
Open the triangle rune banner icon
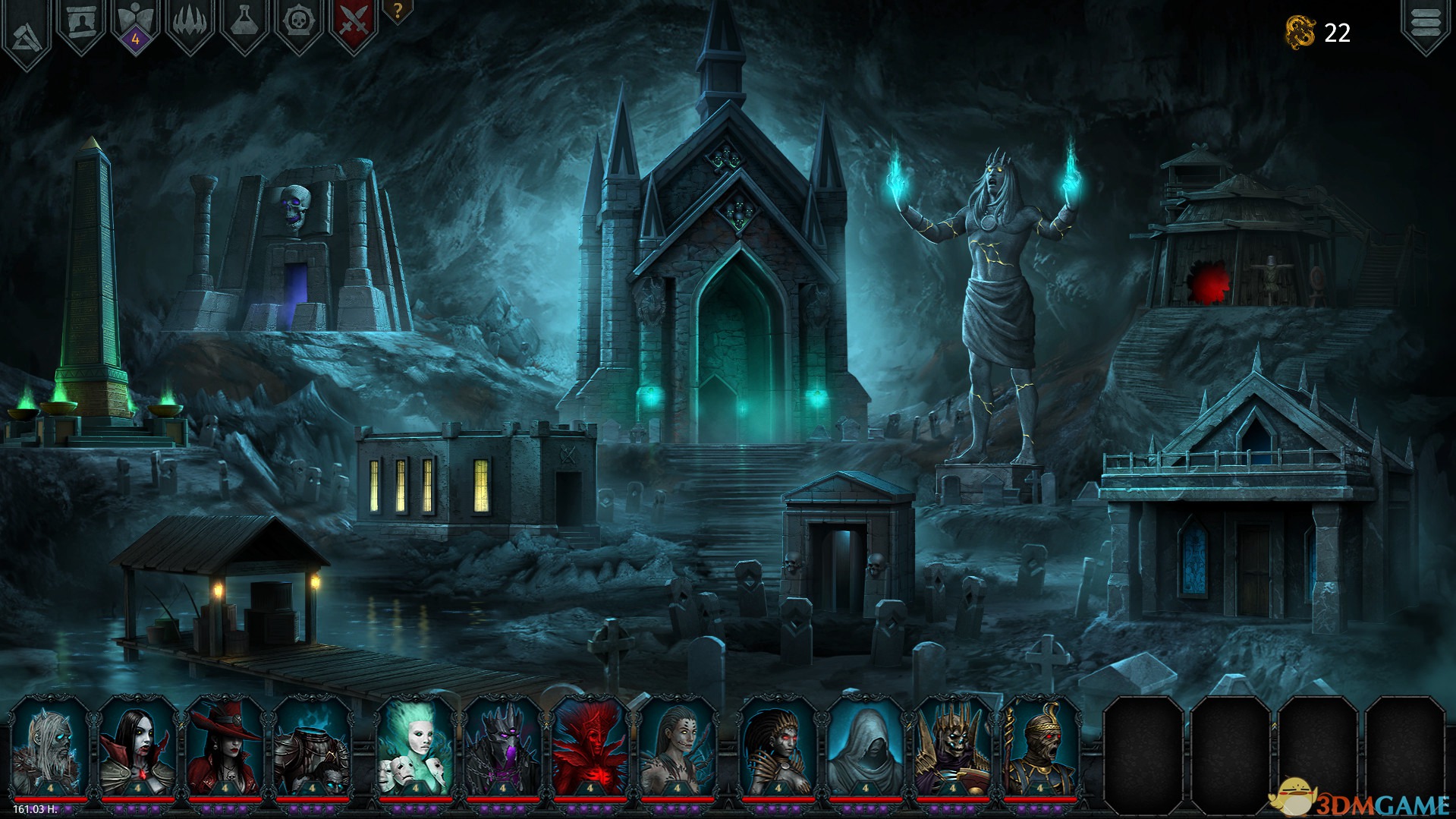pyautogui.click(x=27, y=30)
